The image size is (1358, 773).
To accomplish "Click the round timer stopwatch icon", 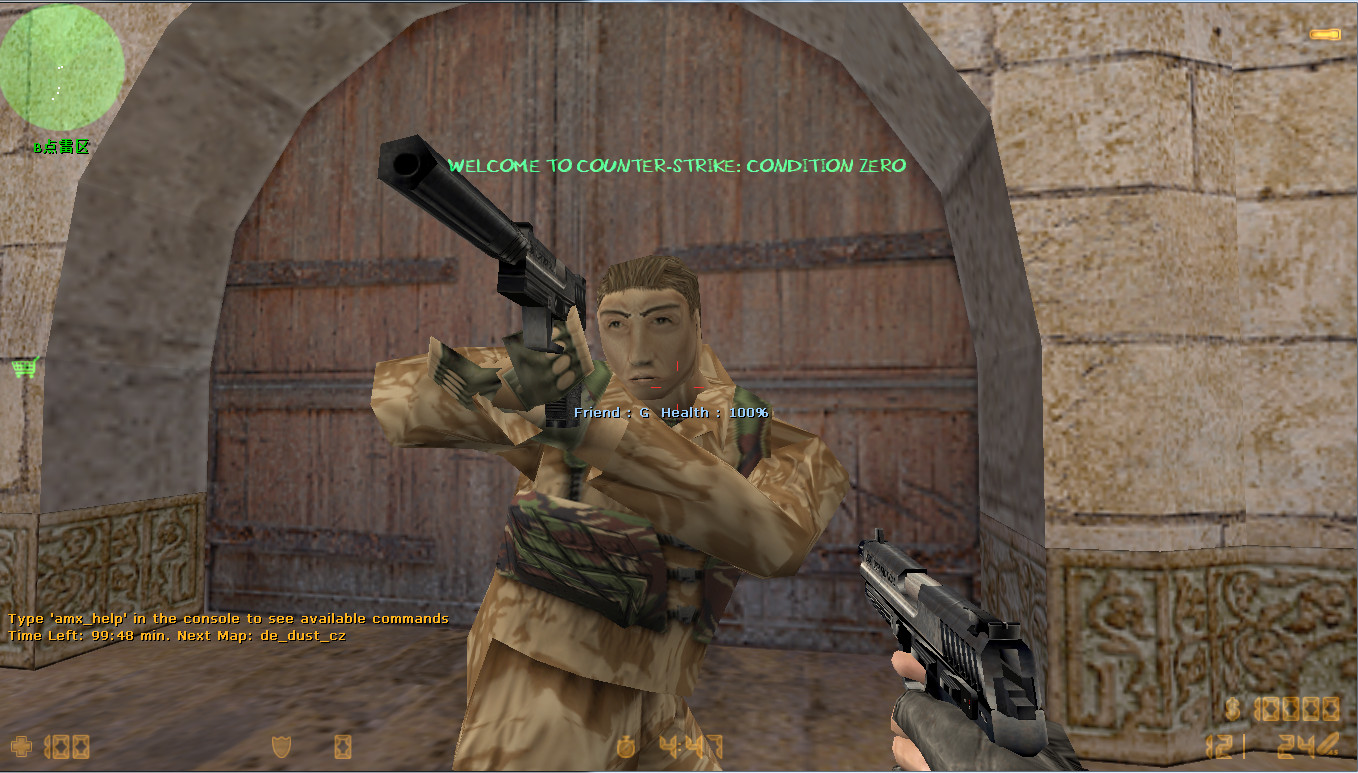I will 626,747.
